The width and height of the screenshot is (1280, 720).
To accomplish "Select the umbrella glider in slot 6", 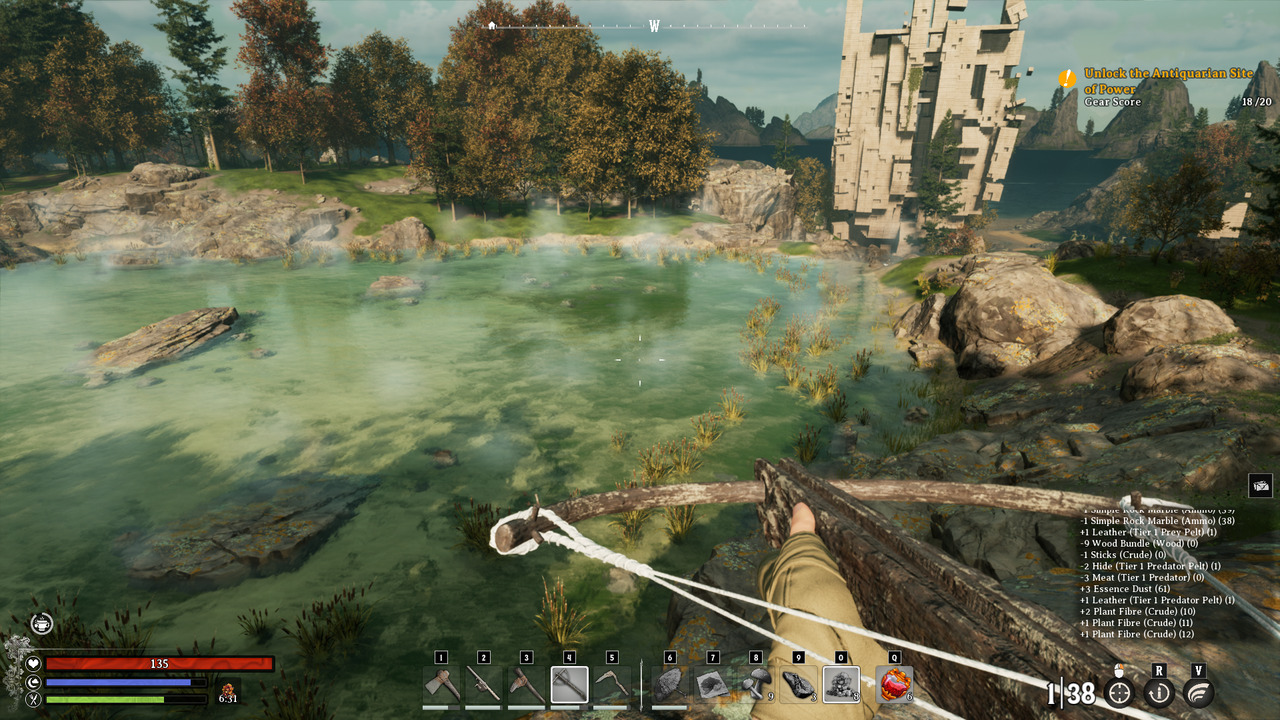I will tap(670, 685).
